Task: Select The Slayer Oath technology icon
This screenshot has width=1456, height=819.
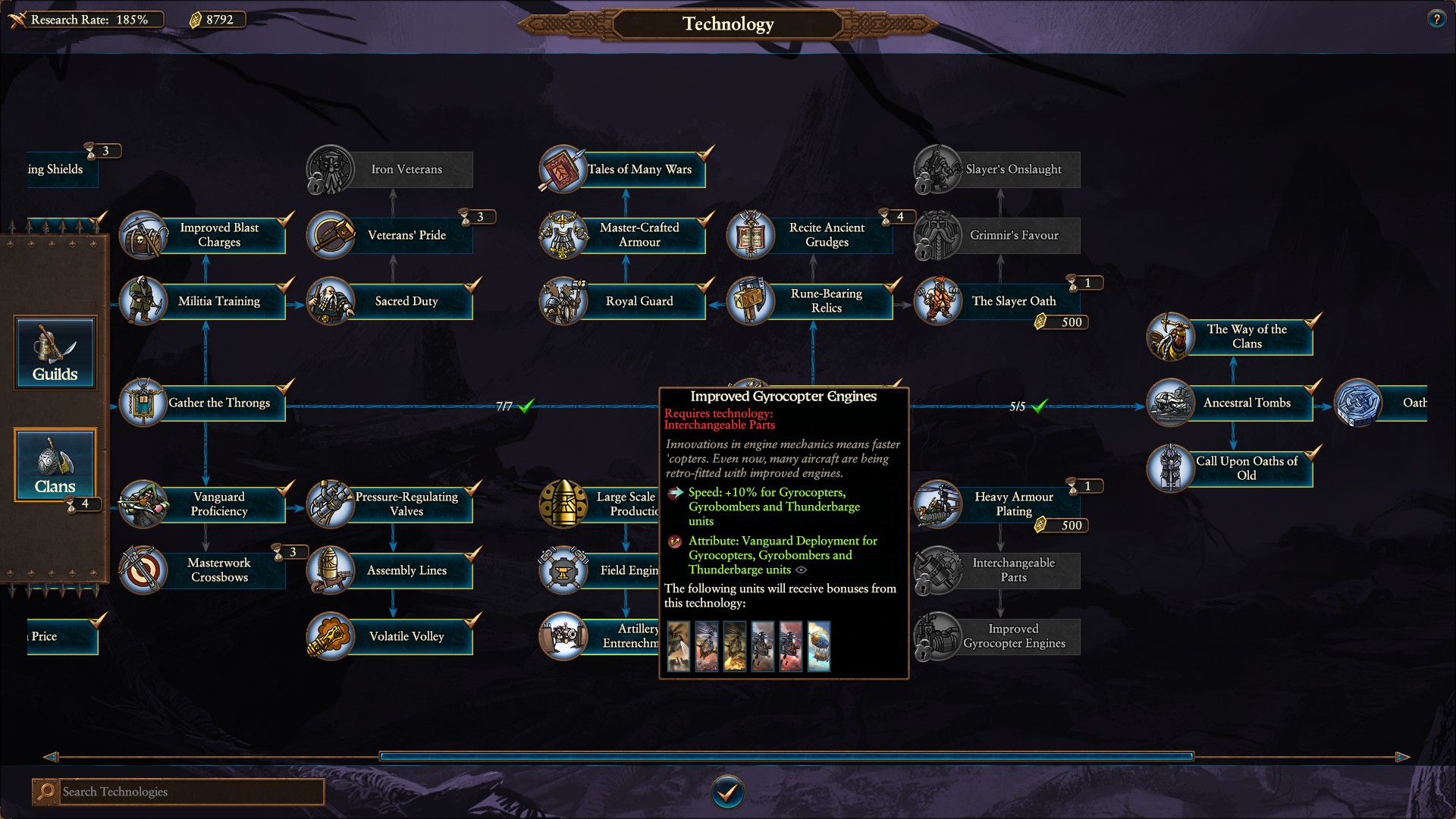Action: [937, 301]
